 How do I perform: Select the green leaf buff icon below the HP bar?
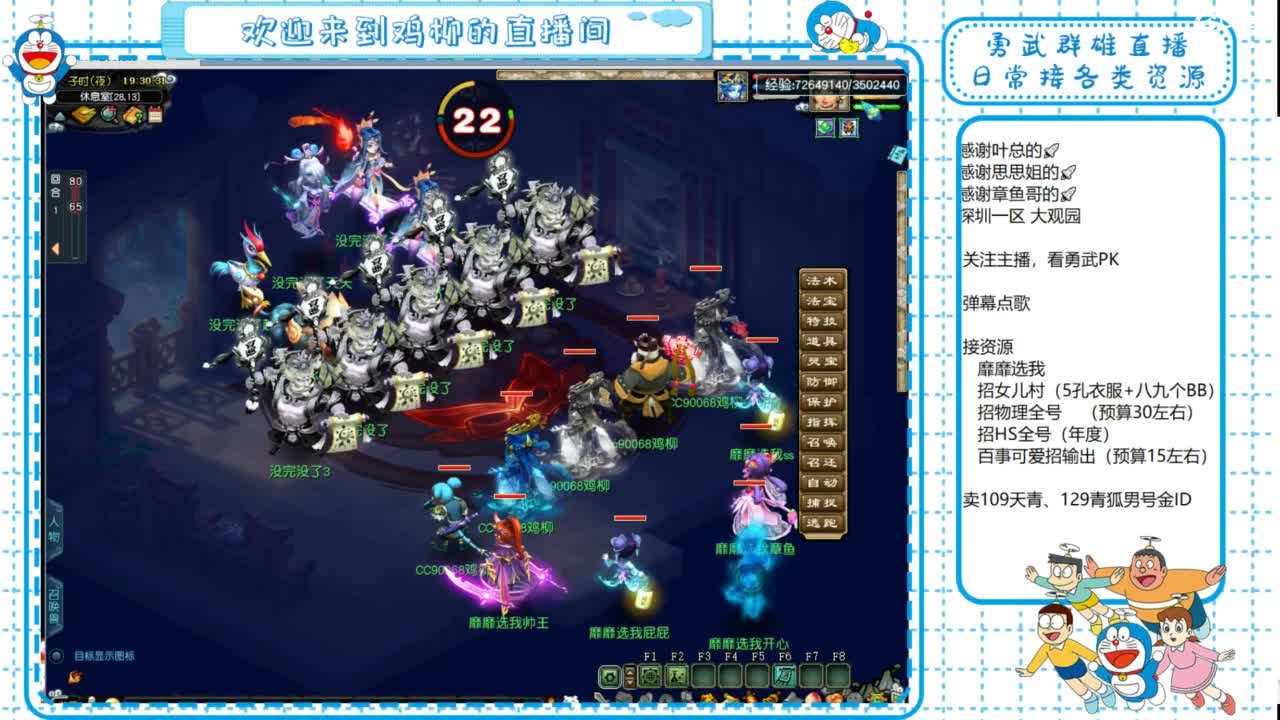(x=824, y=128)
